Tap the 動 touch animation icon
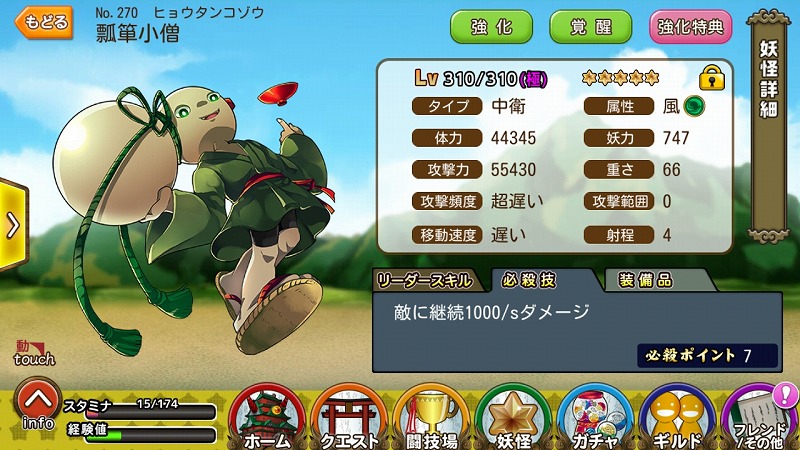Viewport: 800px width, 450px height. [34, 352]
